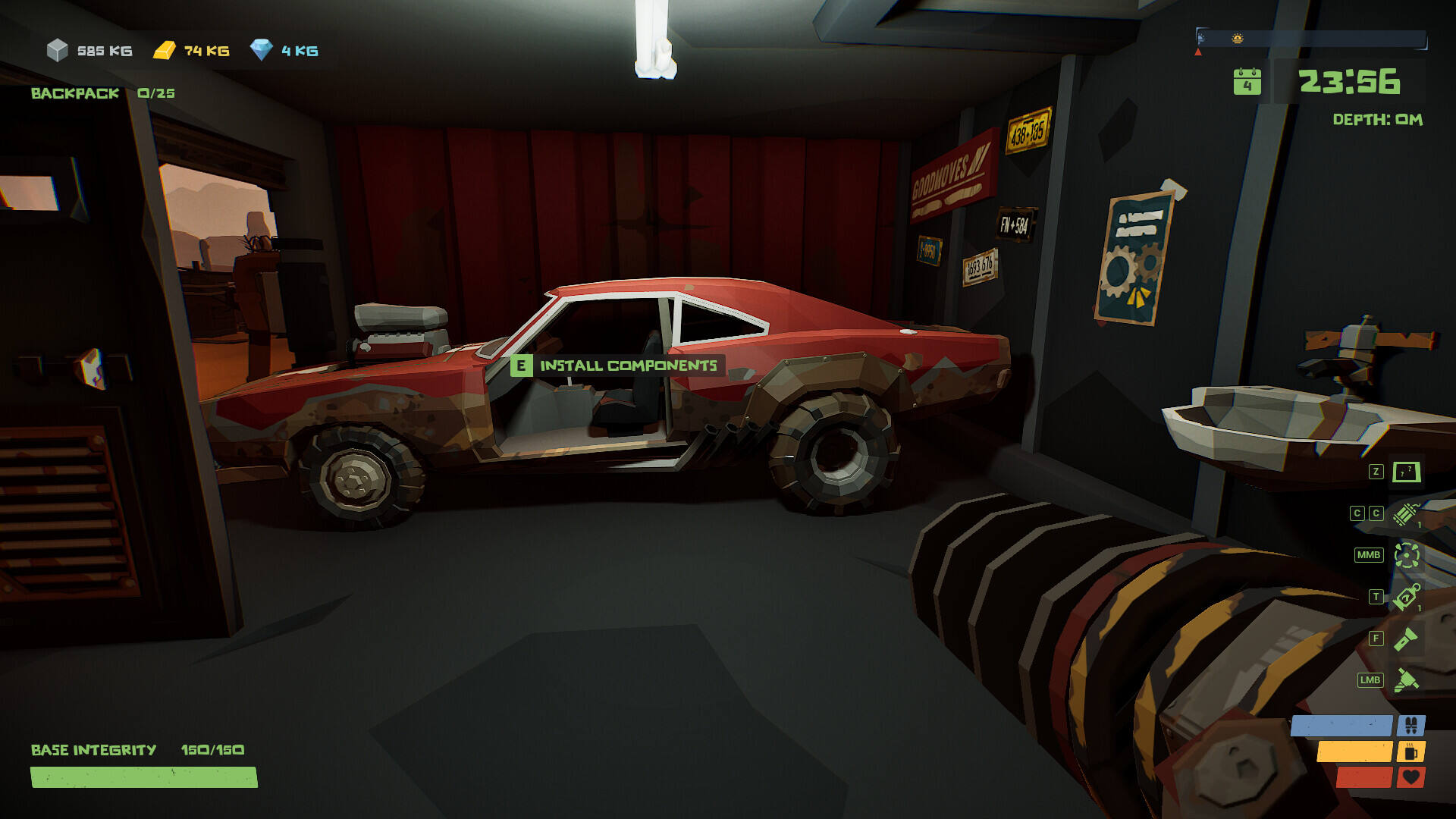Click the sunrise marker on the day timeline
The image size is (1456, 819).
pyautogui.click(x=1238, y=38)
